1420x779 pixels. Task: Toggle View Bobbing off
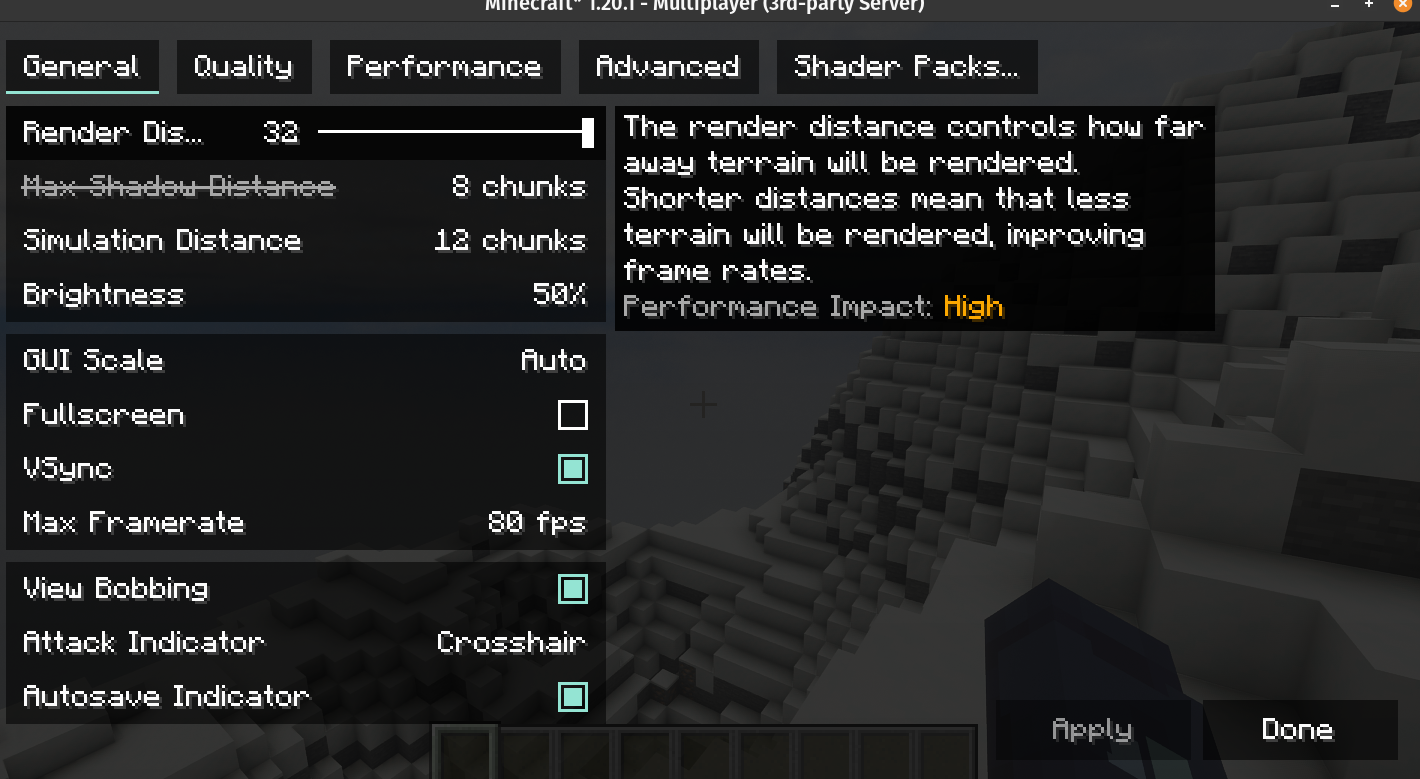tap(573, 590)
